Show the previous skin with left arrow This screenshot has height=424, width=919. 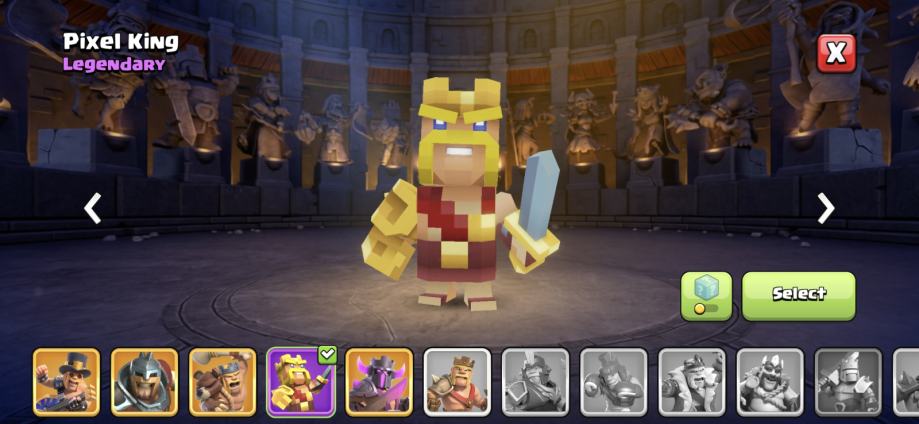(92, 208)
